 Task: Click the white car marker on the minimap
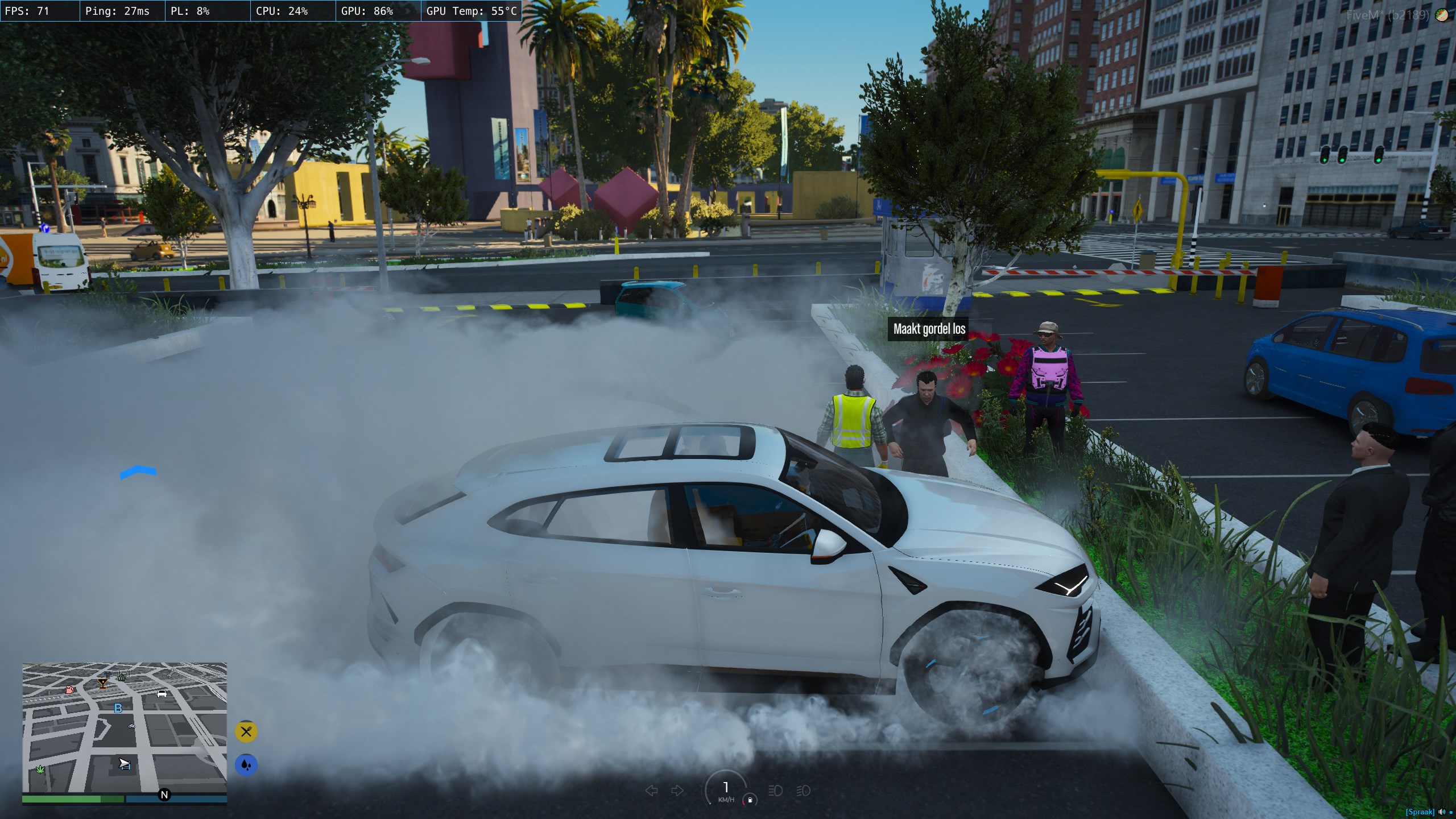pos(162,693)
